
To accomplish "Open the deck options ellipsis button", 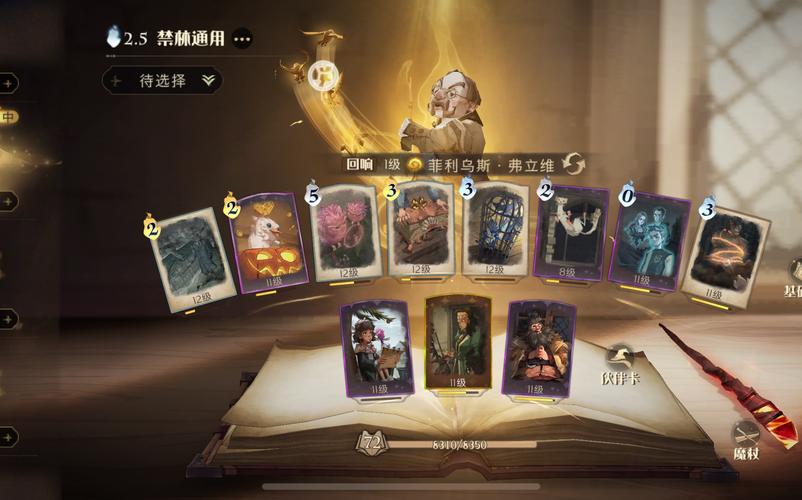I will pos(242,39).
